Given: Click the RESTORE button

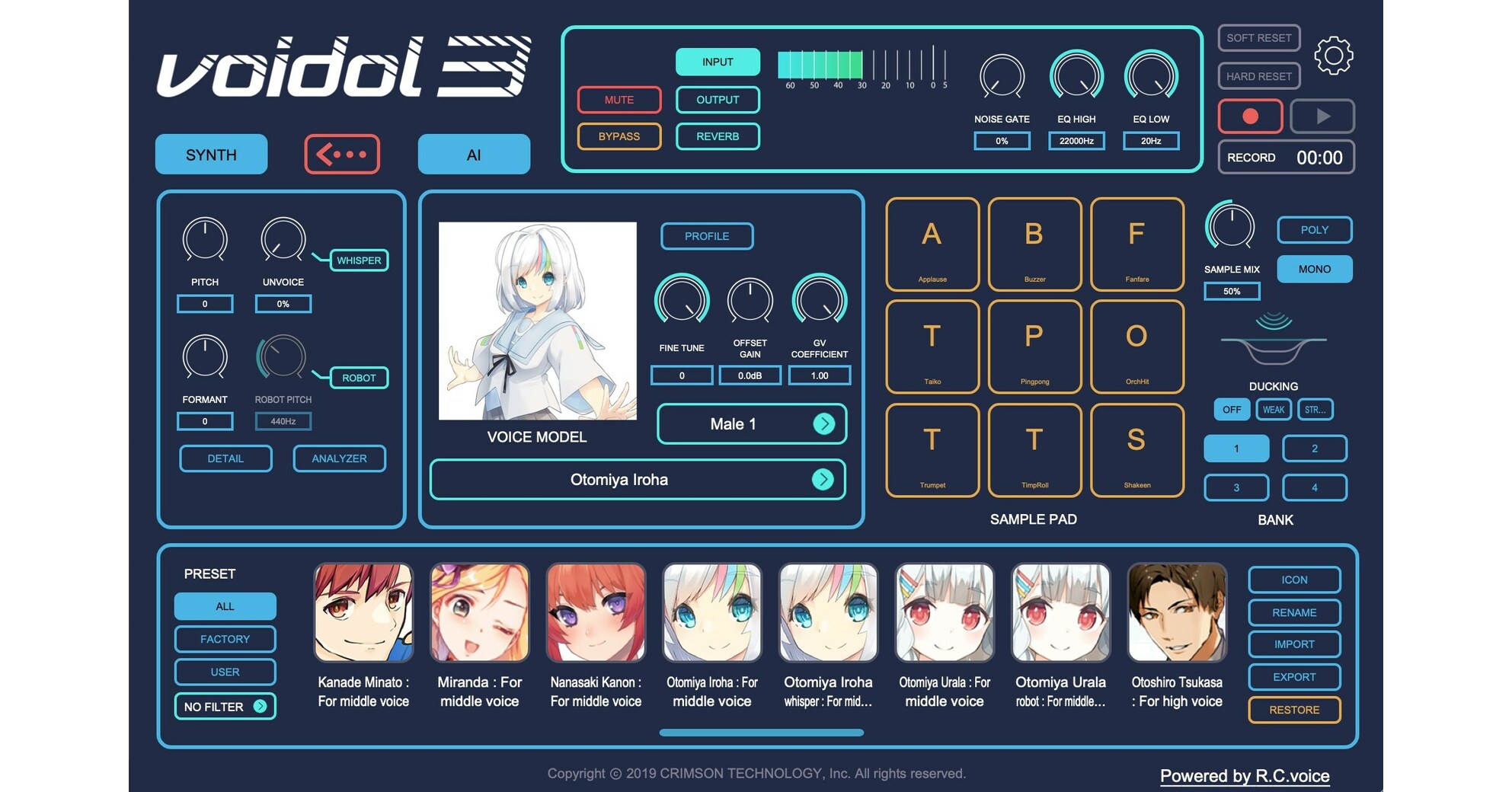Looking at the screenshot, I should (x=1293, y=710).
